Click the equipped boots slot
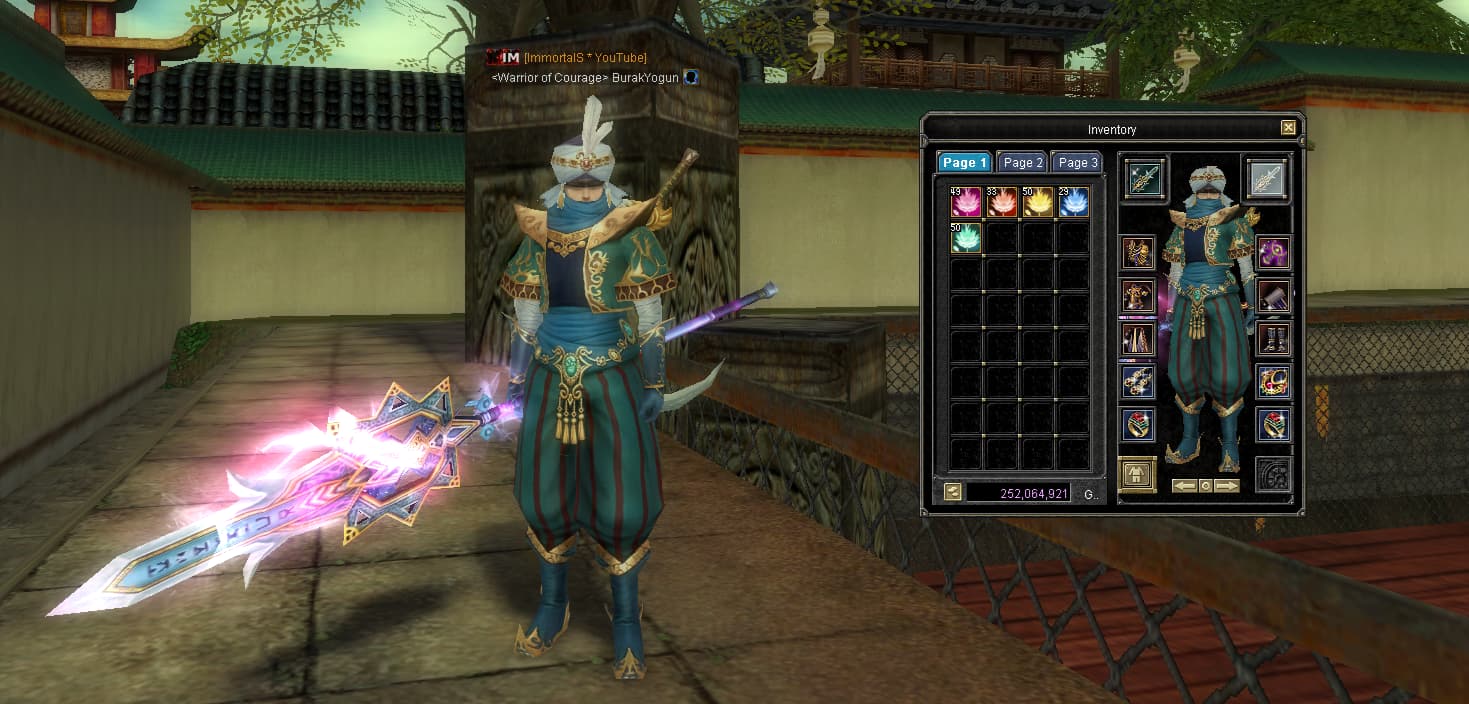This screenshot has width=1469, height=704. (x=1274, y=338)
